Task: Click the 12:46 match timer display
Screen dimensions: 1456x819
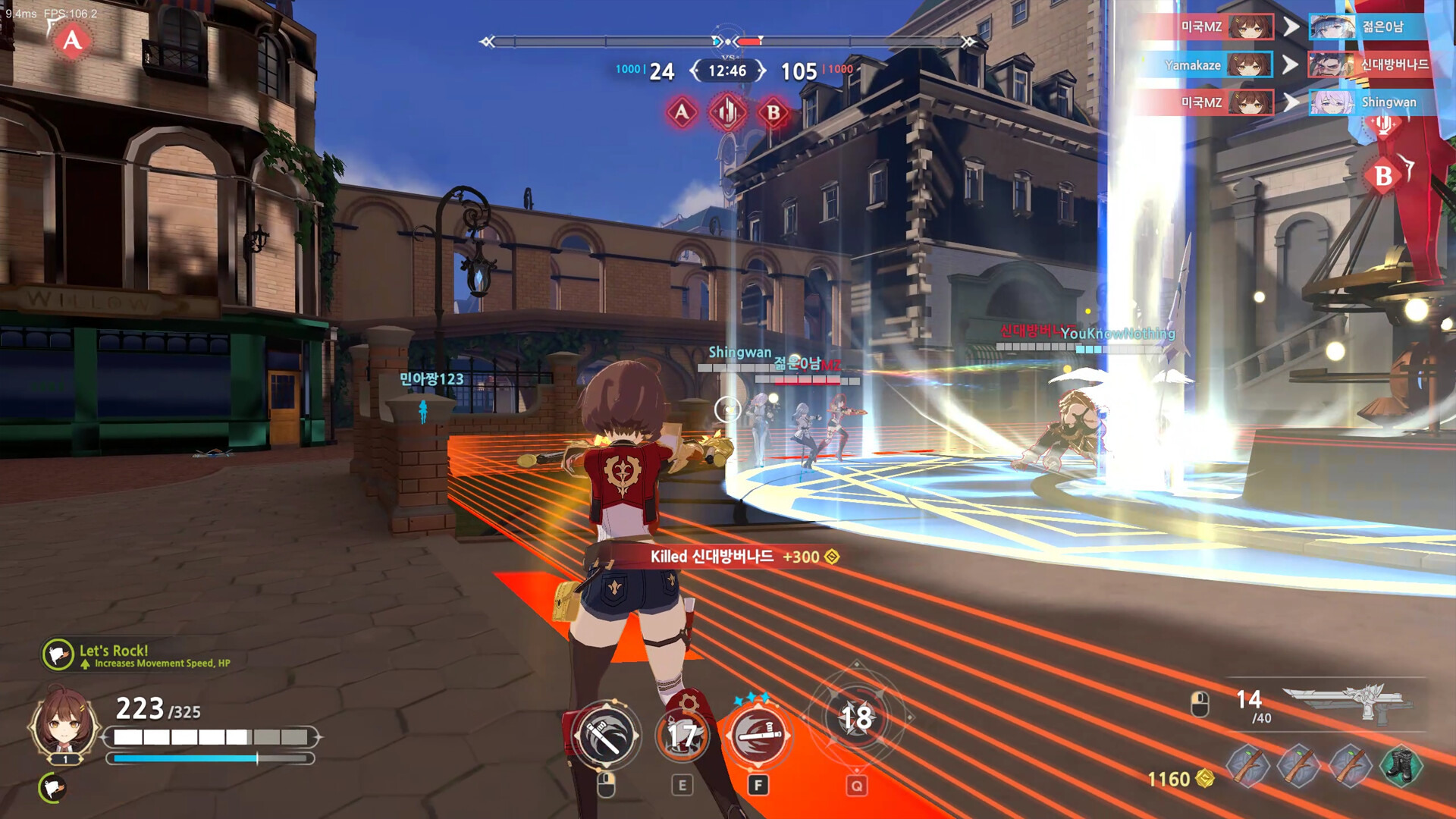Action: coord(726,71)
